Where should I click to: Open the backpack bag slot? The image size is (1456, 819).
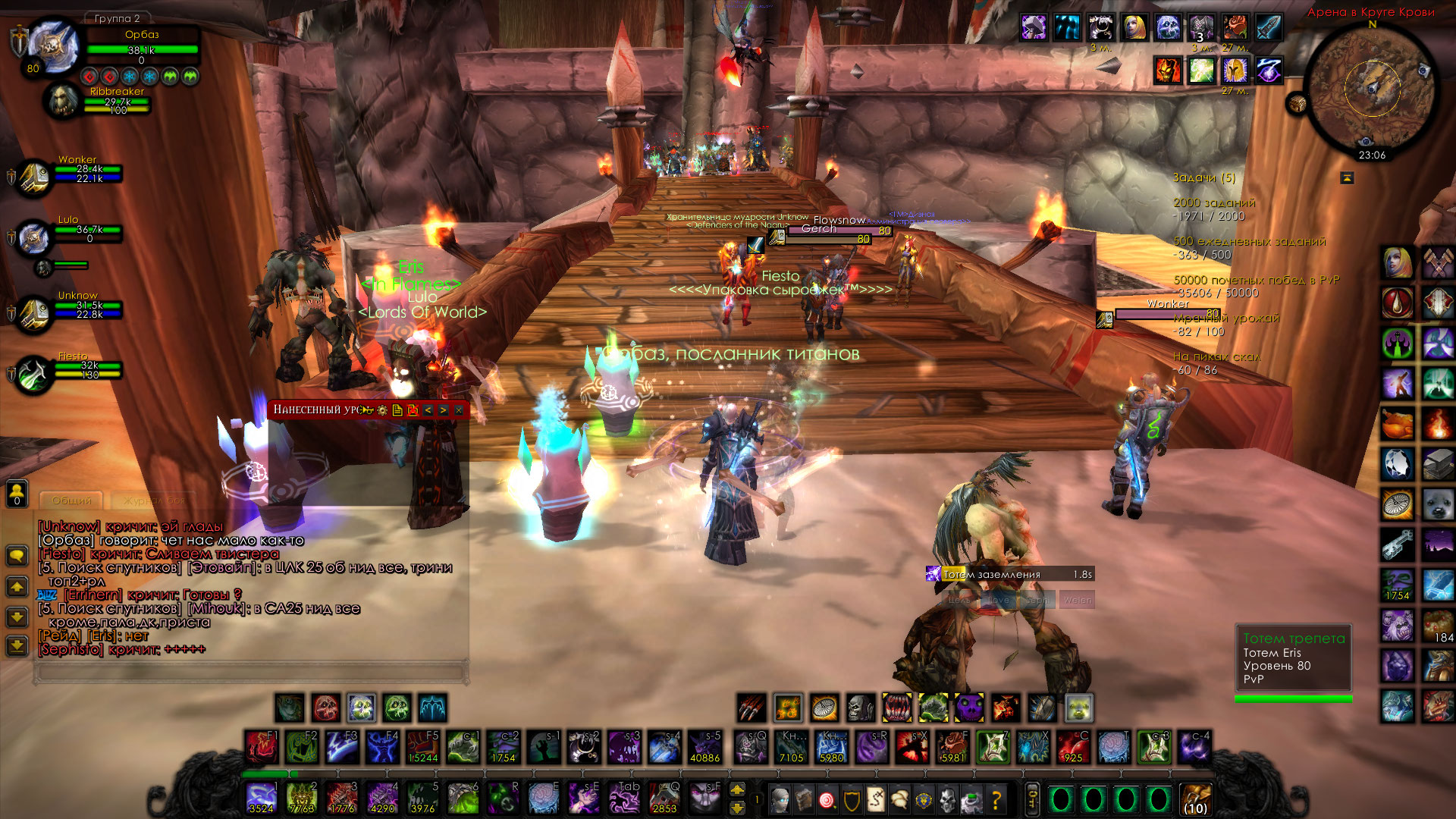(1195, 799)
